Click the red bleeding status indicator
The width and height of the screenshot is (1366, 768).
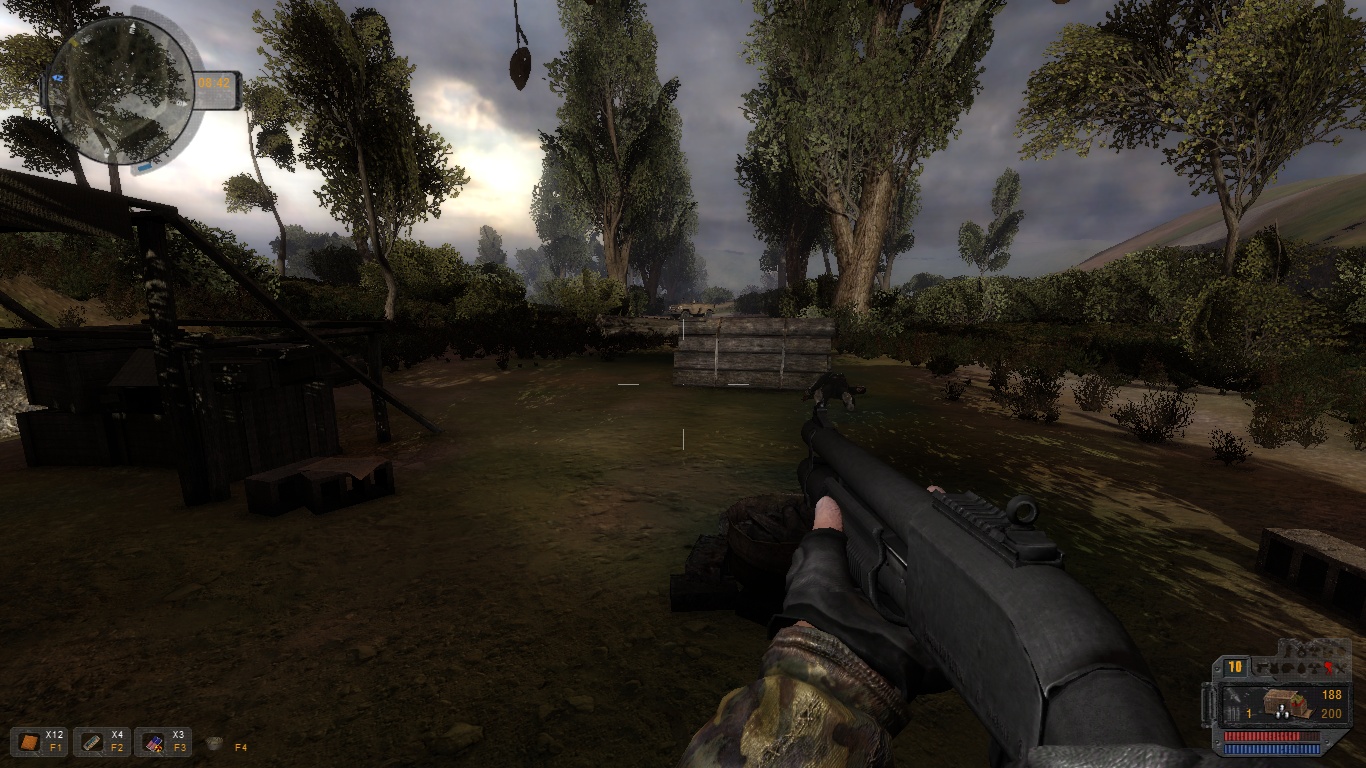coord(1329,667)
